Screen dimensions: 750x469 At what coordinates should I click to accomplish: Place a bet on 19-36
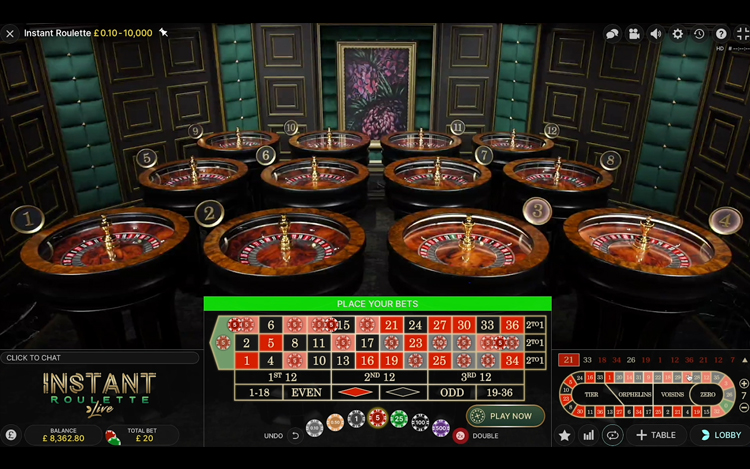click(500, 393)
